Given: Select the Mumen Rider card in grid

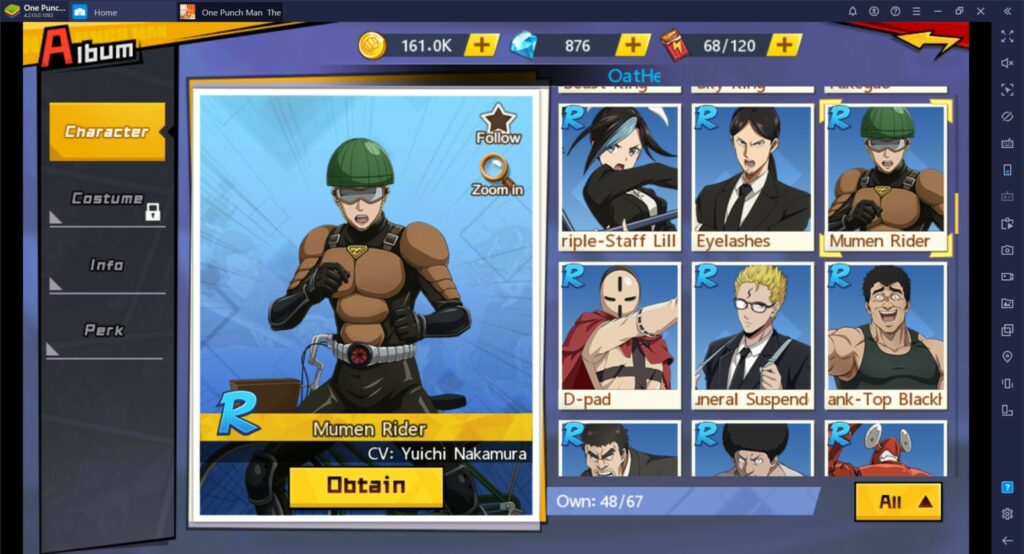Looking at the screenshot, I should pyautogui.click(x=885, y=176).
